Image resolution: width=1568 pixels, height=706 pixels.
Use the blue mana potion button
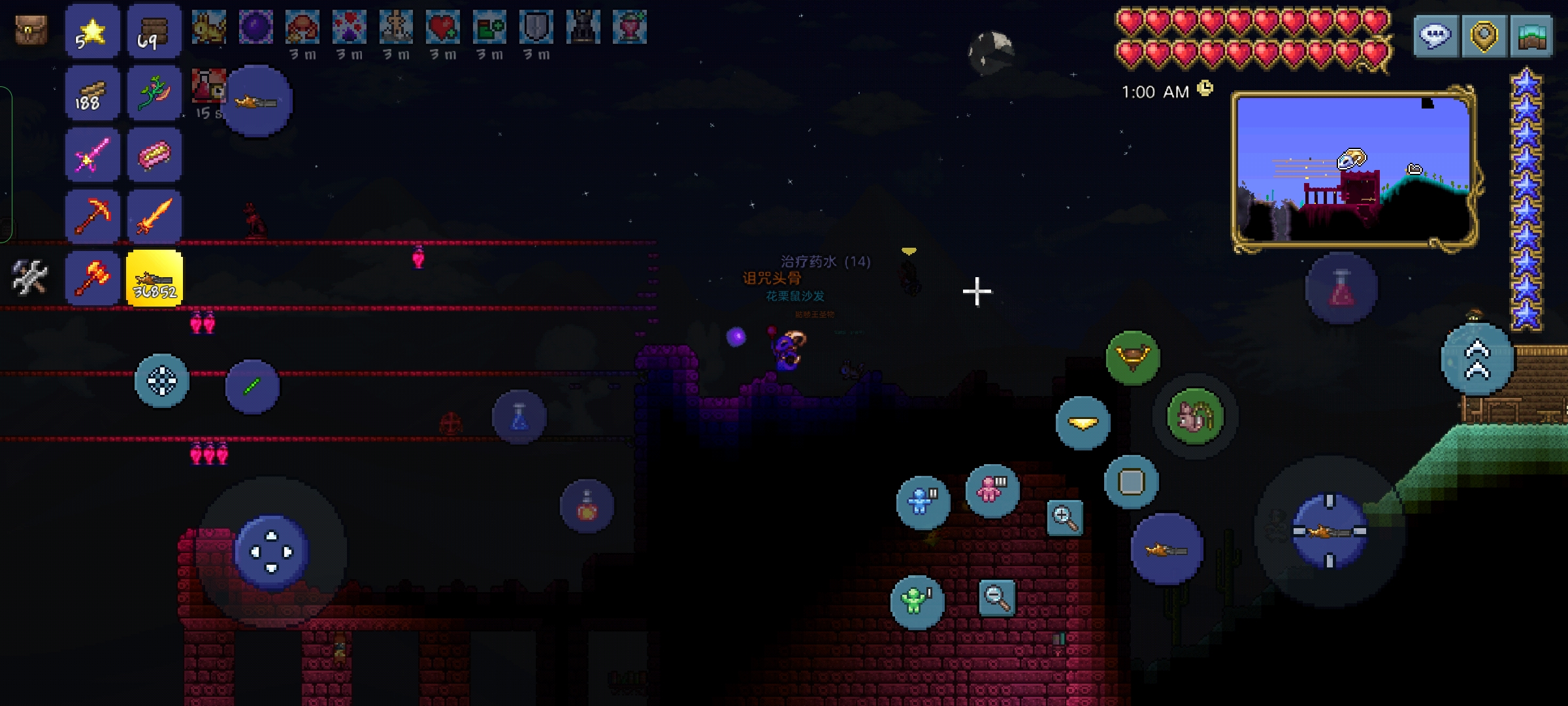(519, 417)
